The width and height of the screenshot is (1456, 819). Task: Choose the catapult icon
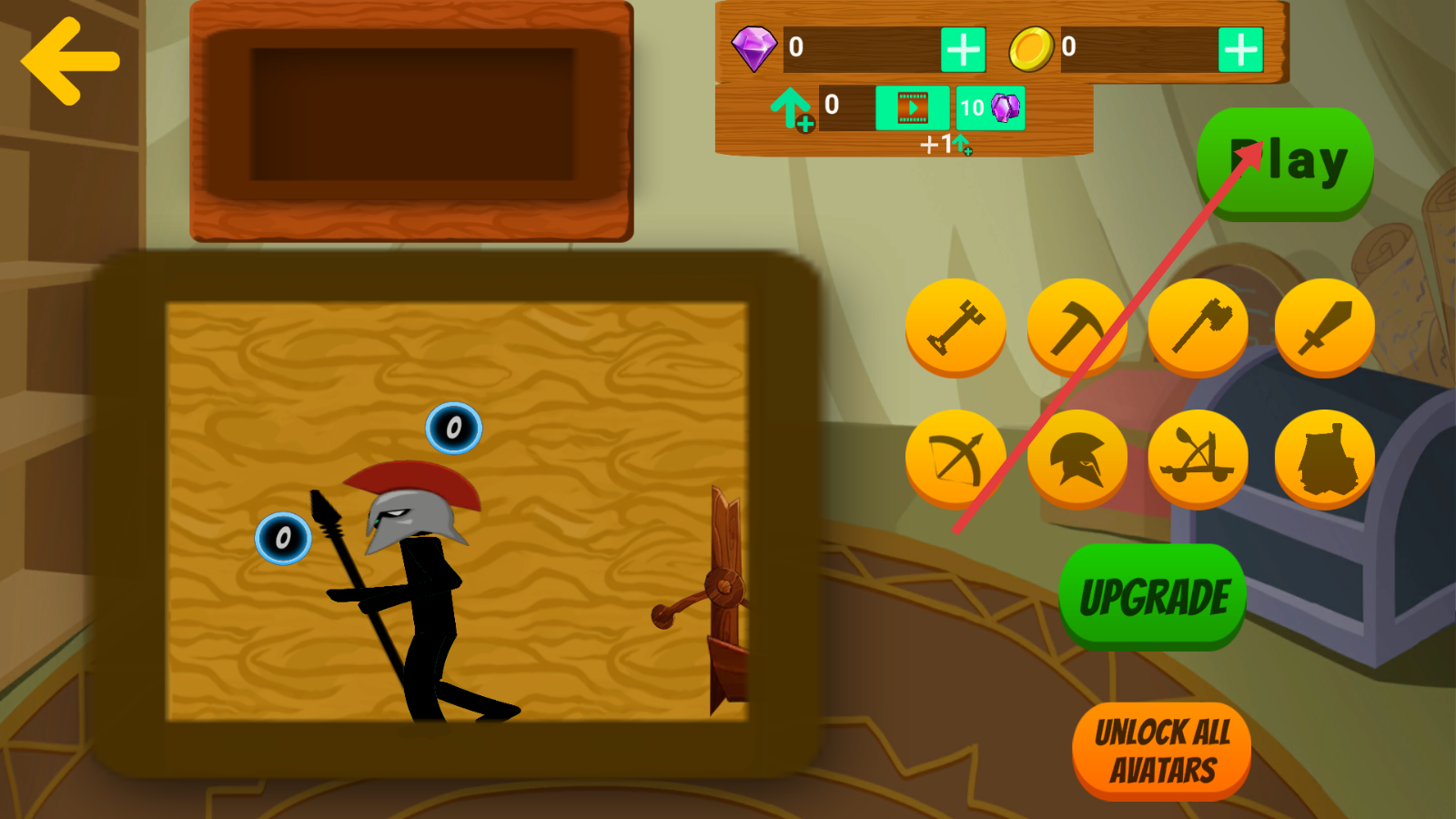[x=1198, y=458]
